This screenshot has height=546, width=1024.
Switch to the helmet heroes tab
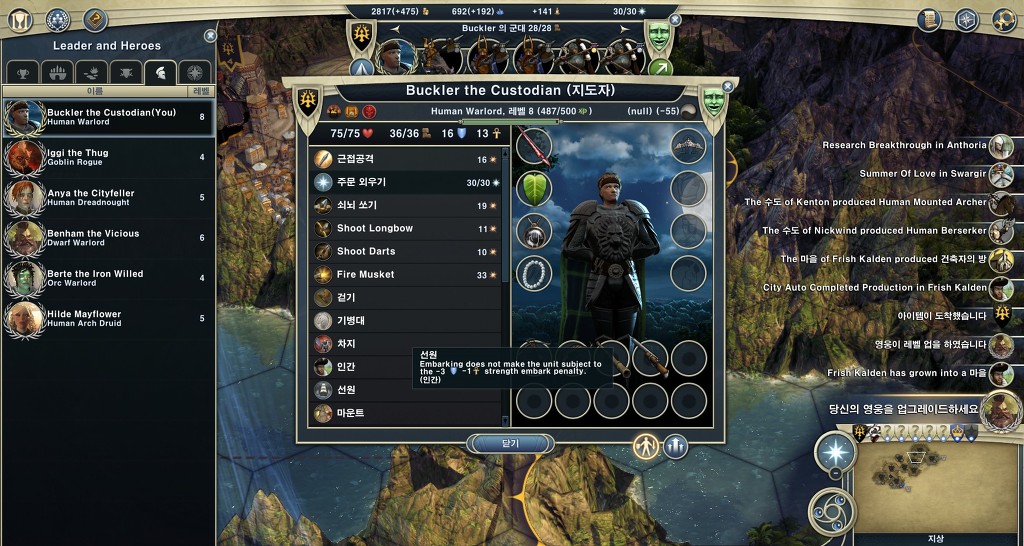(x=160, y=72)
